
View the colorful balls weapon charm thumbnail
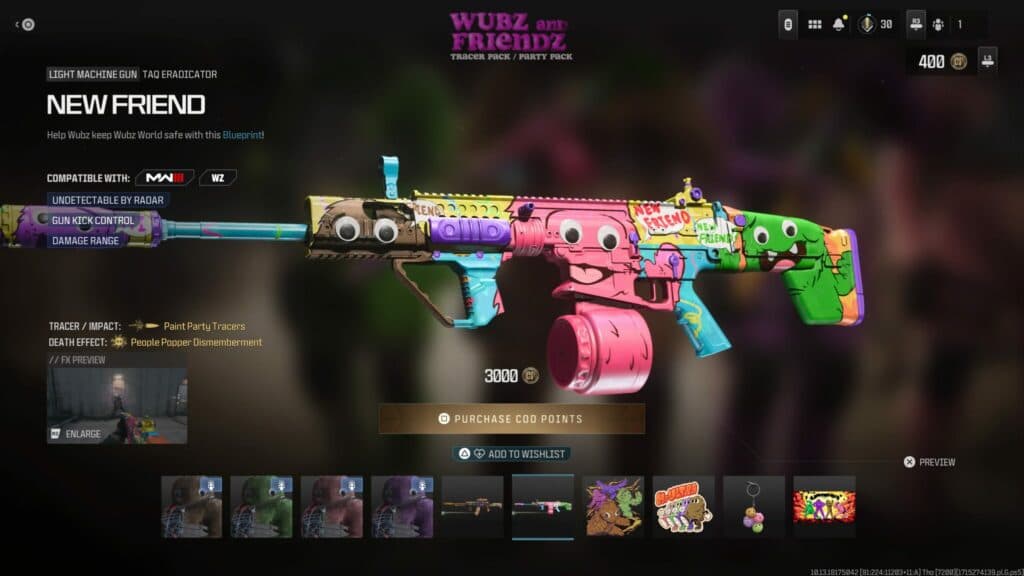click(754, 506)
